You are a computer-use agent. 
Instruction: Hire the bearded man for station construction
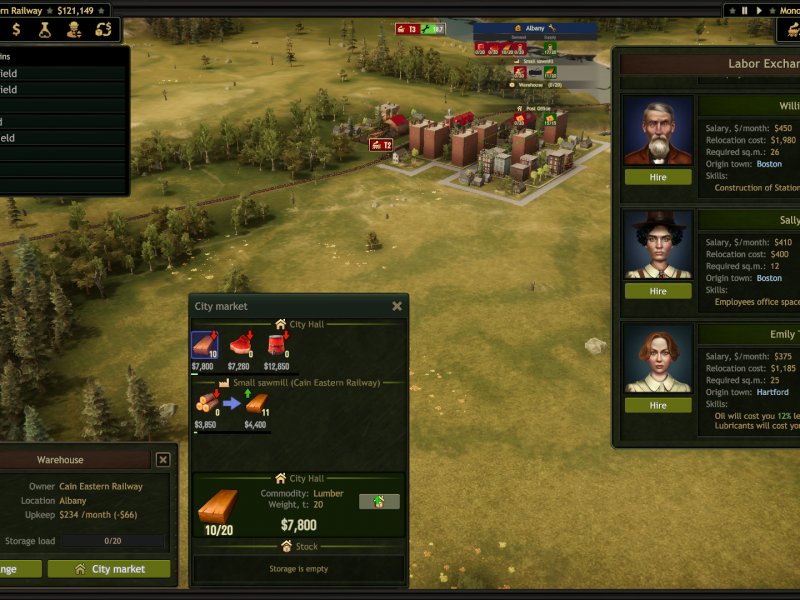(658, 177)
